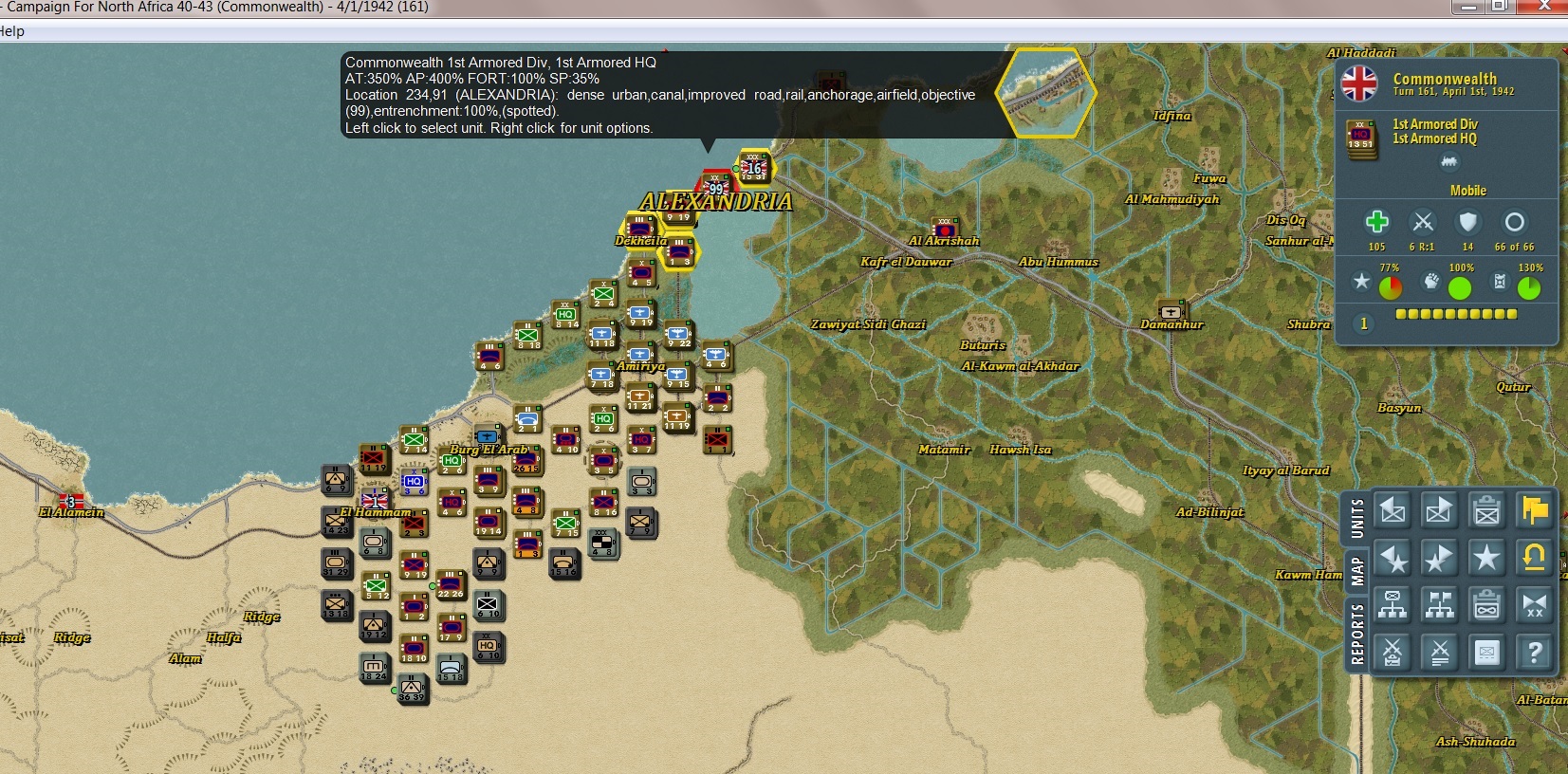This screenshot has height=774, width=1568.
Task: Select the next unit arrow icon
Action: [x=1438, y=510]
